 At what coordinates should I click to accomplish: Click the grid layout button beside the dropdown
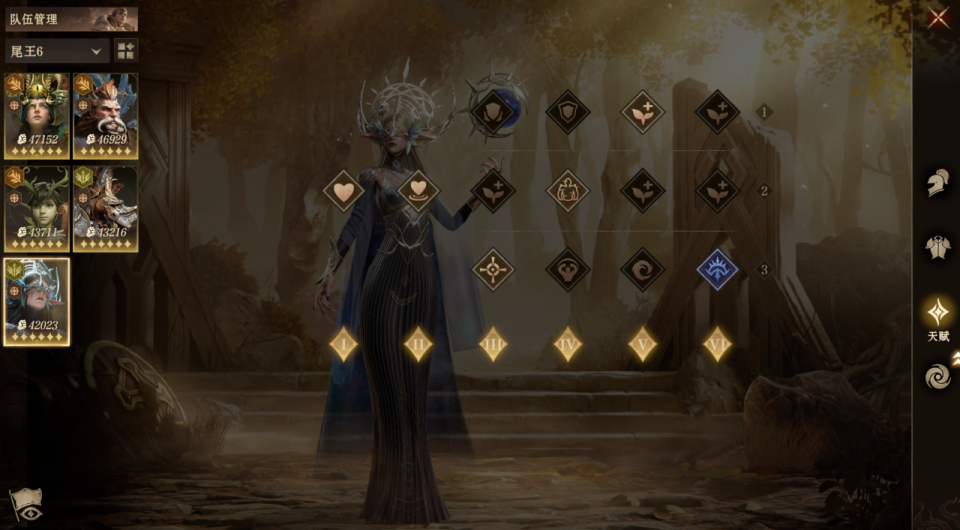[x=126, y=51]
